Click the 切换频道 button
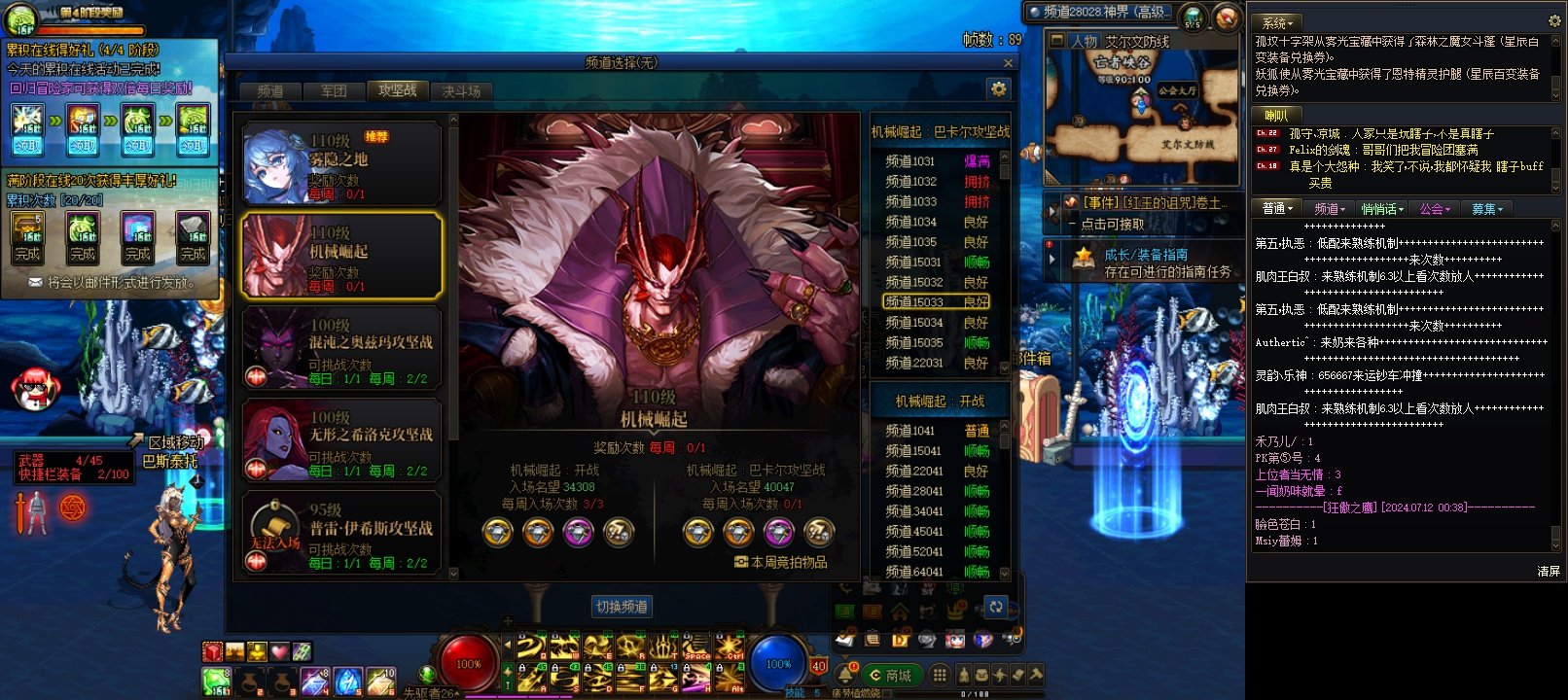 point(622,607)
